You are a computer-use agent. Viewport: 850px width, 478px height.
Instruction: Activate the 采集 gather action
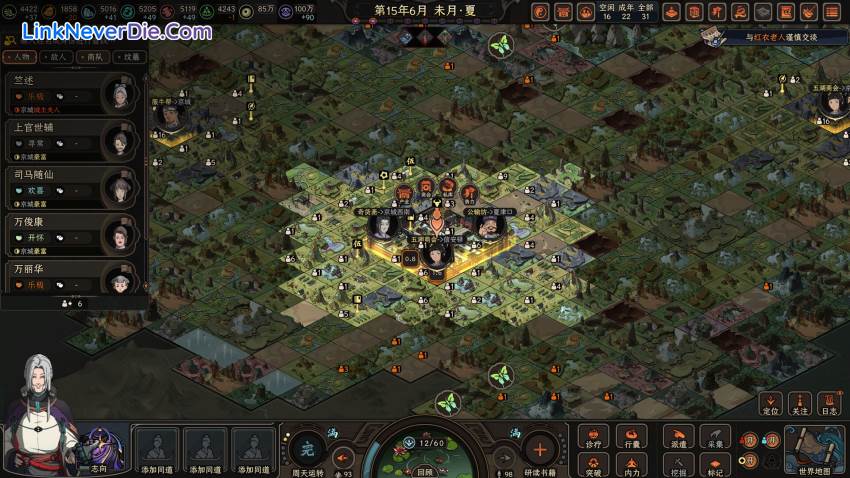point(714,437)
